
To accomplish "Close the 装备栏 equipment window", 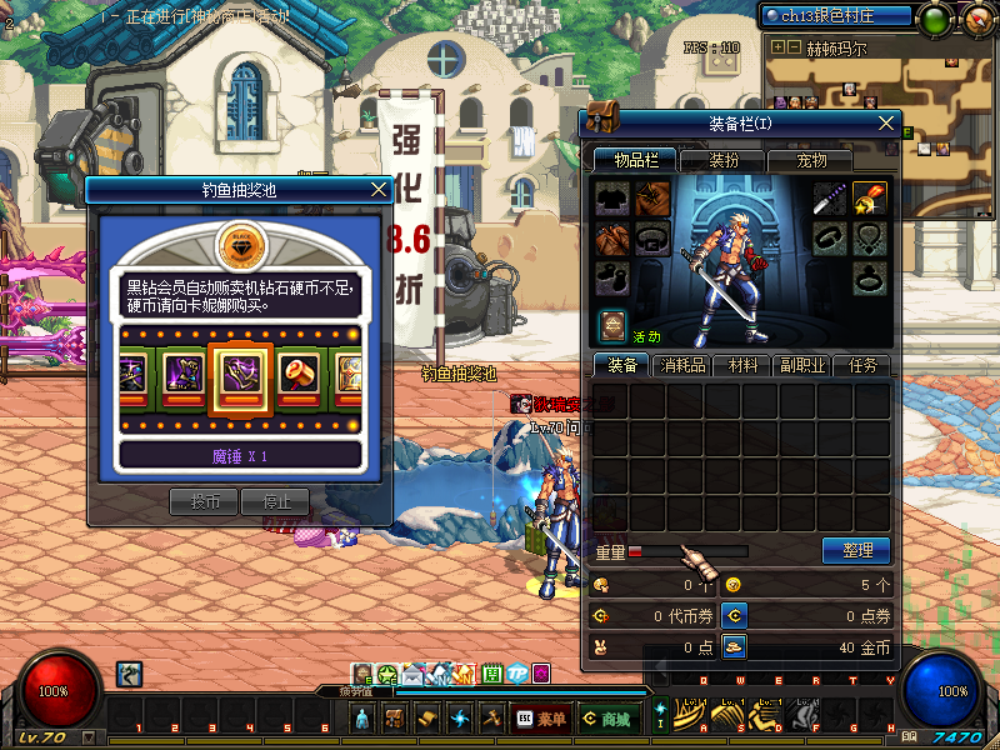I will [x=886, y=123].
